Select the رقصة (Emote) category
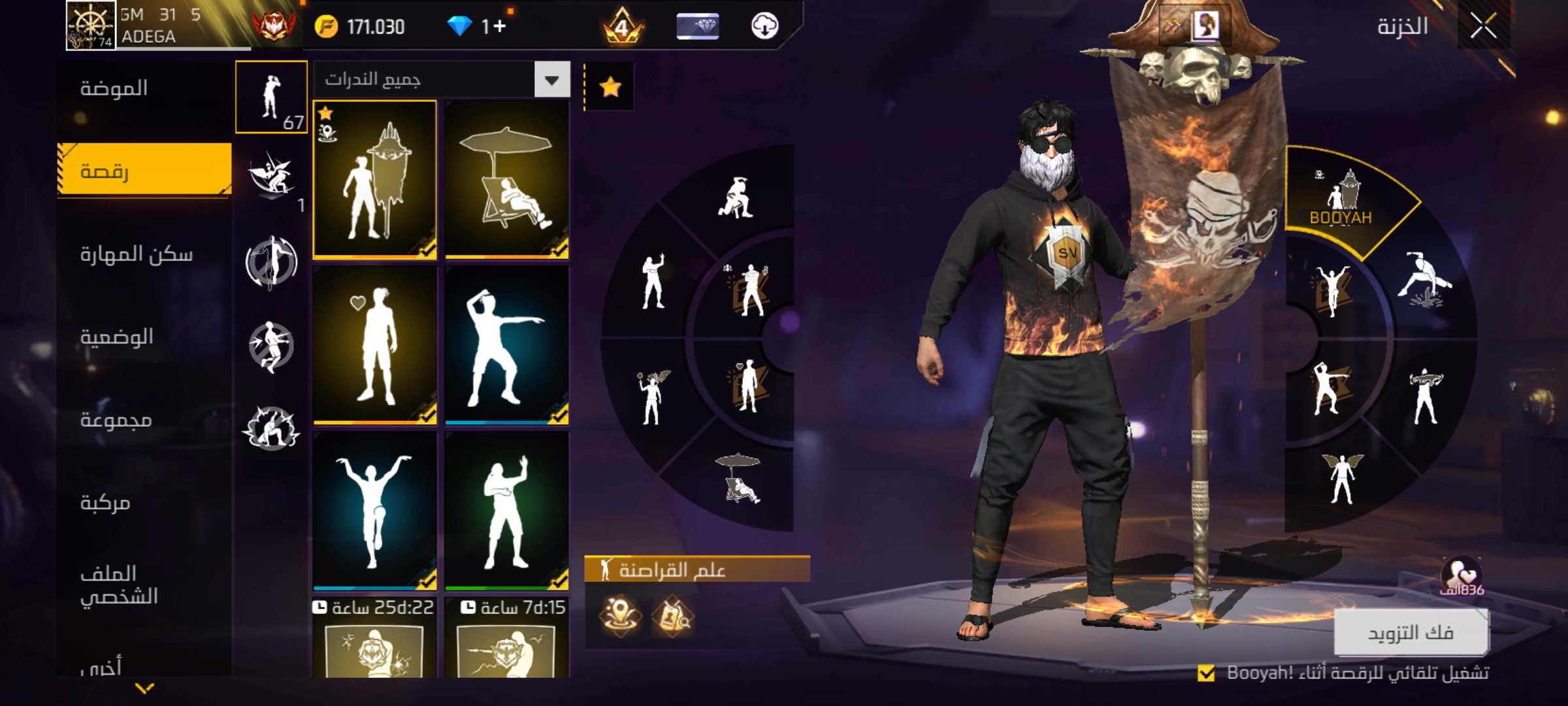Screen dimensions: 1568x706 tap(144, 171)
